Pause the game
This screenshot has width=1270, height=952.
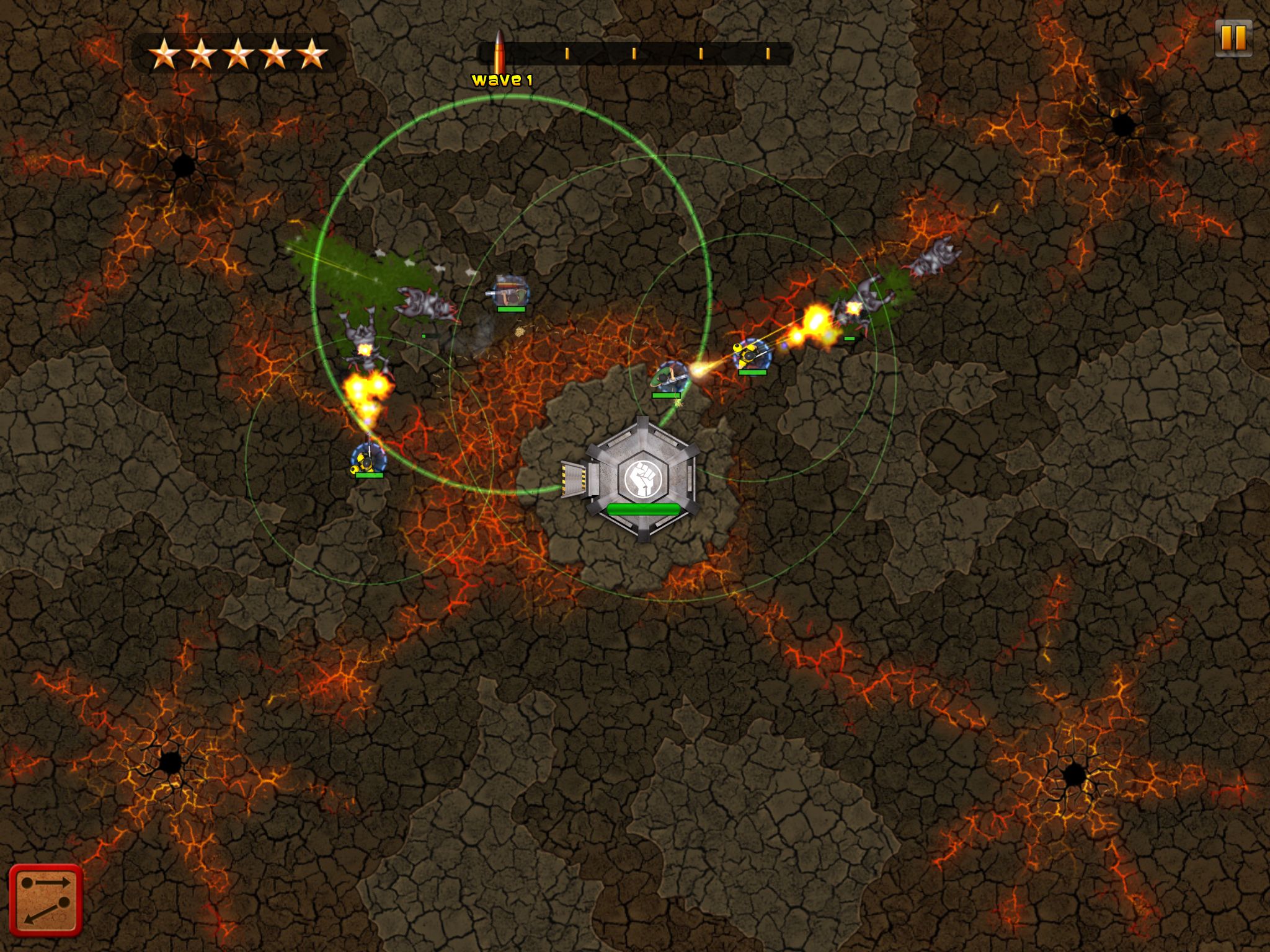[1233, 38]
